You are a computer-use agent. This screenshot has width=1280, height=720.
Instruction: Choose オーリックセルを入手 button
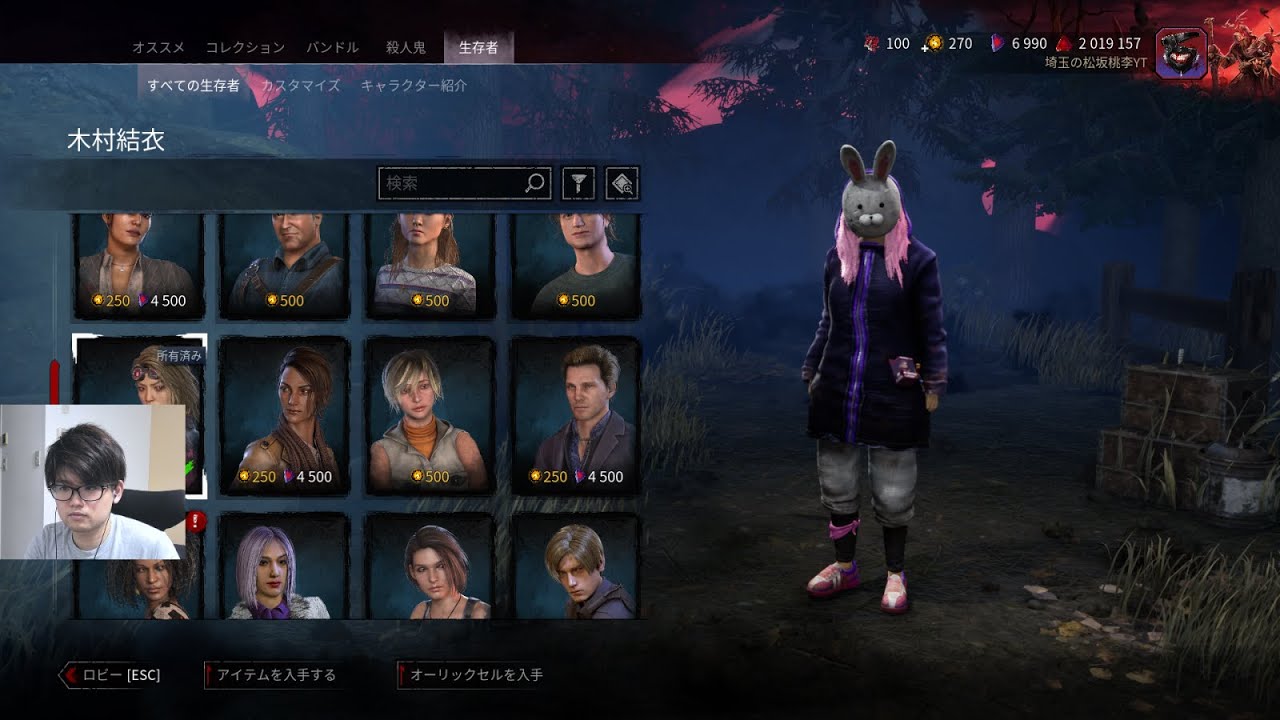coord(472,675)
